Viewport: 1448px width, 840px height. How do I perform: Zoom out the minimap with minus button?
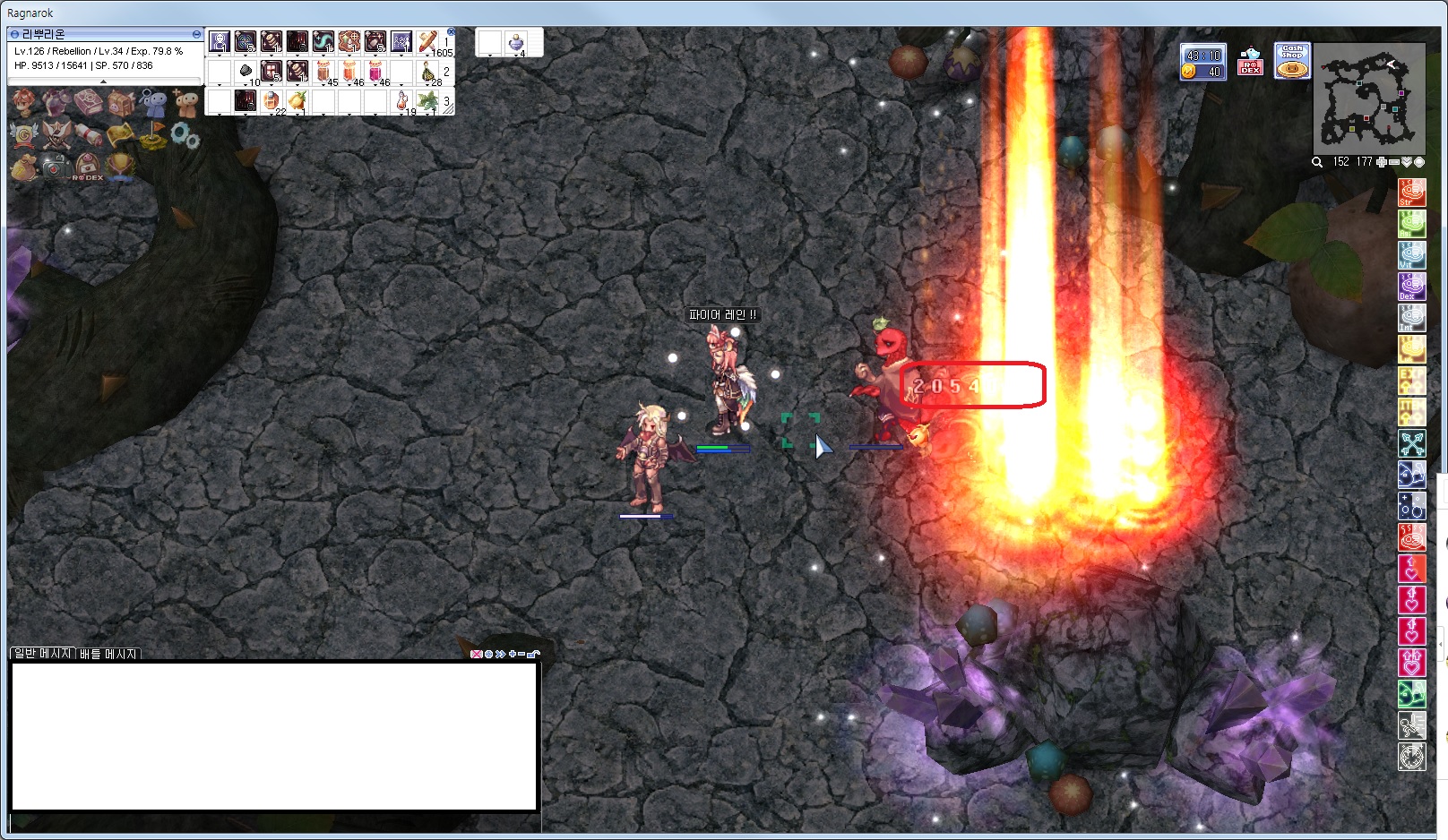coord(1394,162)
